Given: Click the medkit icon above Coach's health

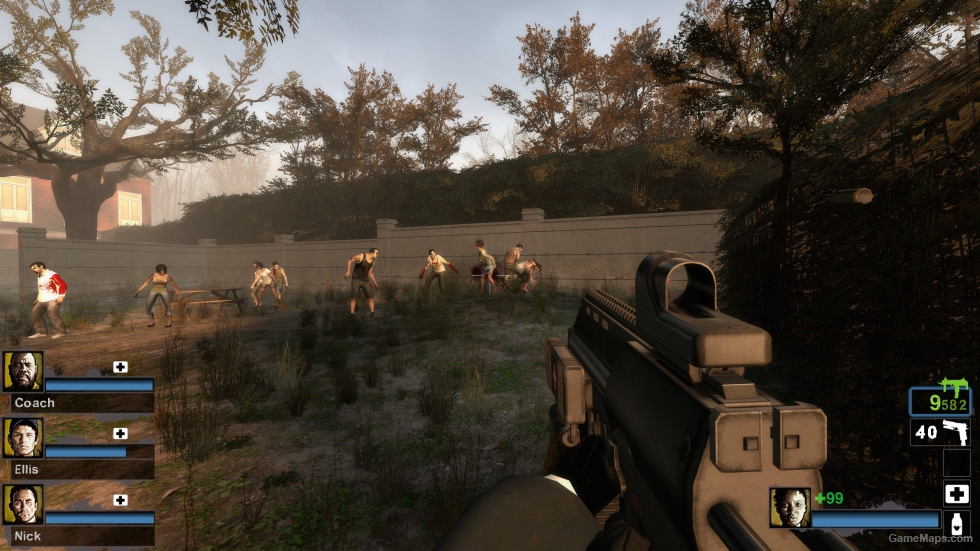Looking at the screenshot, I should point(120,367).
